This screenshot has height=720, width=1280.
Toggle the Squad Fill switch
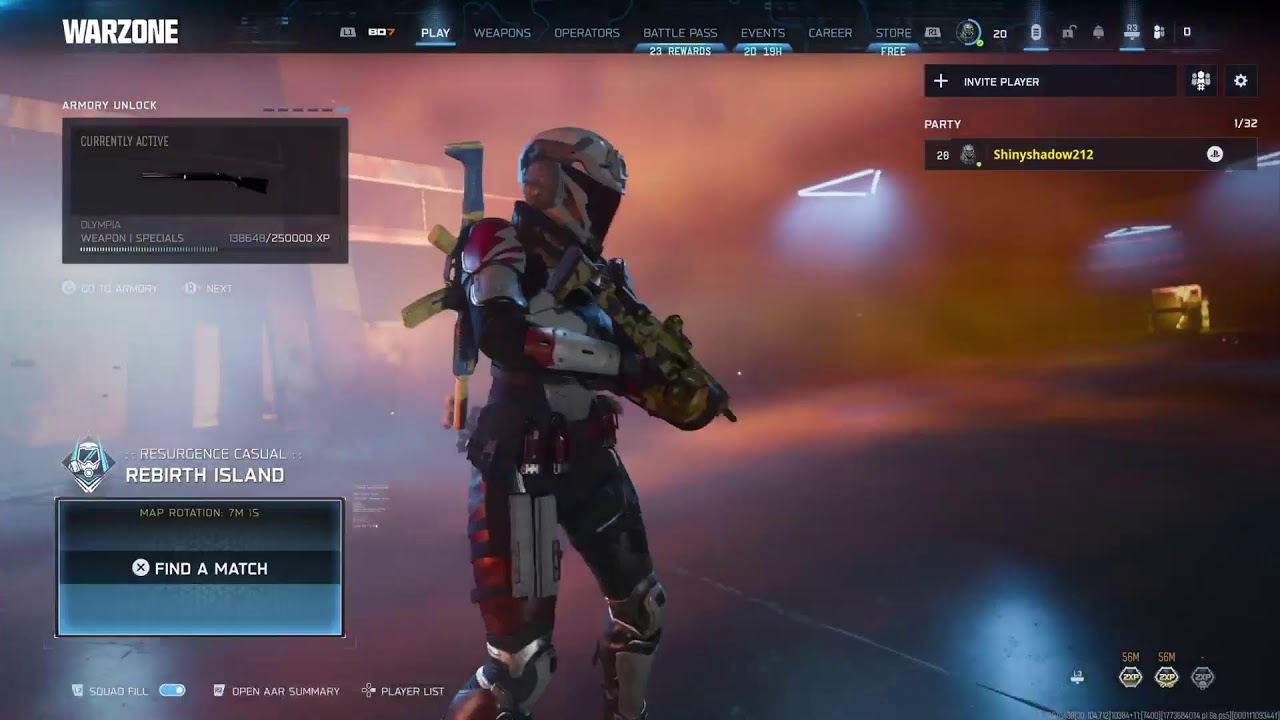click(172, 691)
